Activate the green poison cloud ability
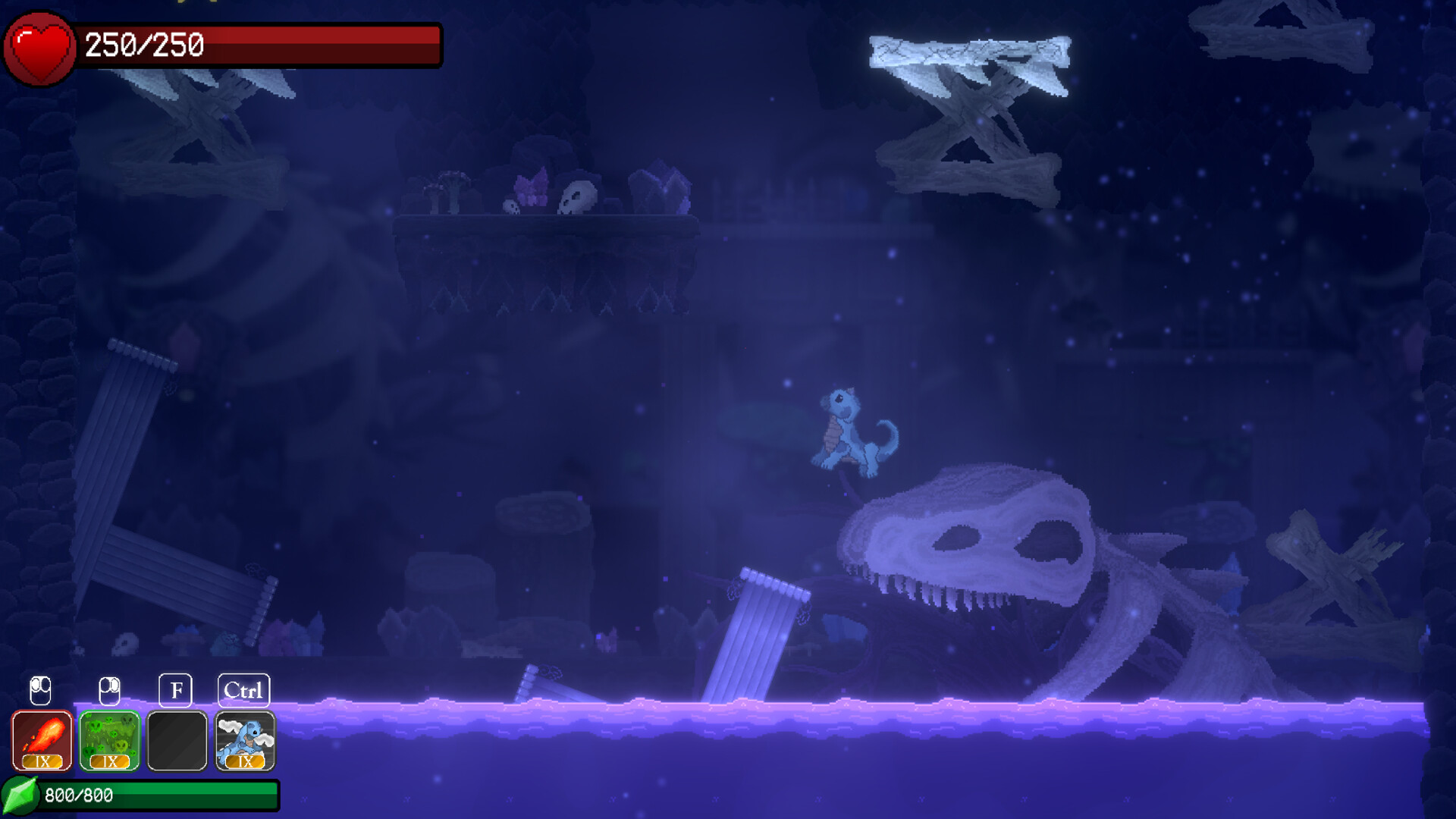Image resolution: width=1456 pixels, height=819 pixels. [109, 739]
